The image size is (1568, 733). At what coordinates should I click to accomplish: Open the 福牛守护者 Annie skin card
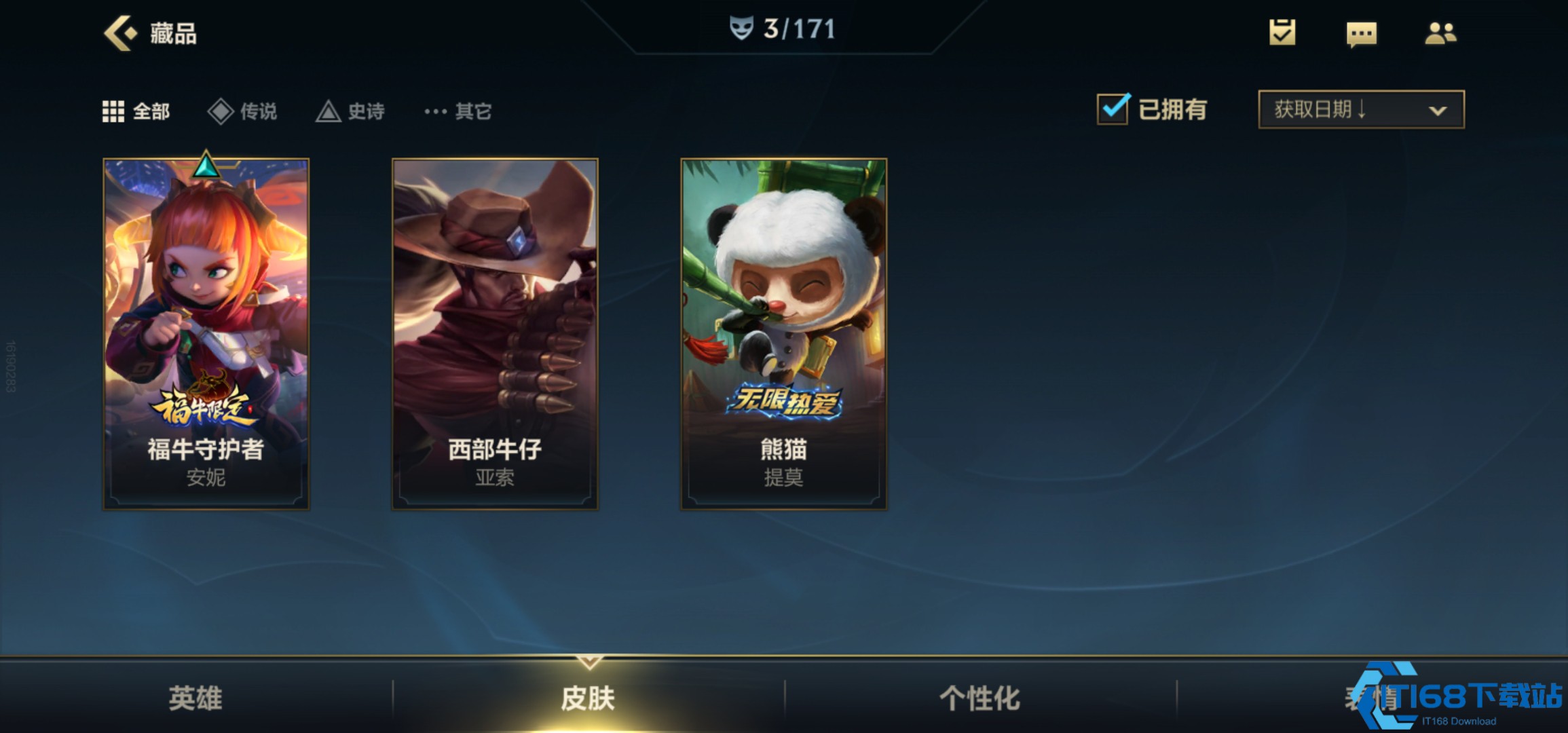point(206,333)
